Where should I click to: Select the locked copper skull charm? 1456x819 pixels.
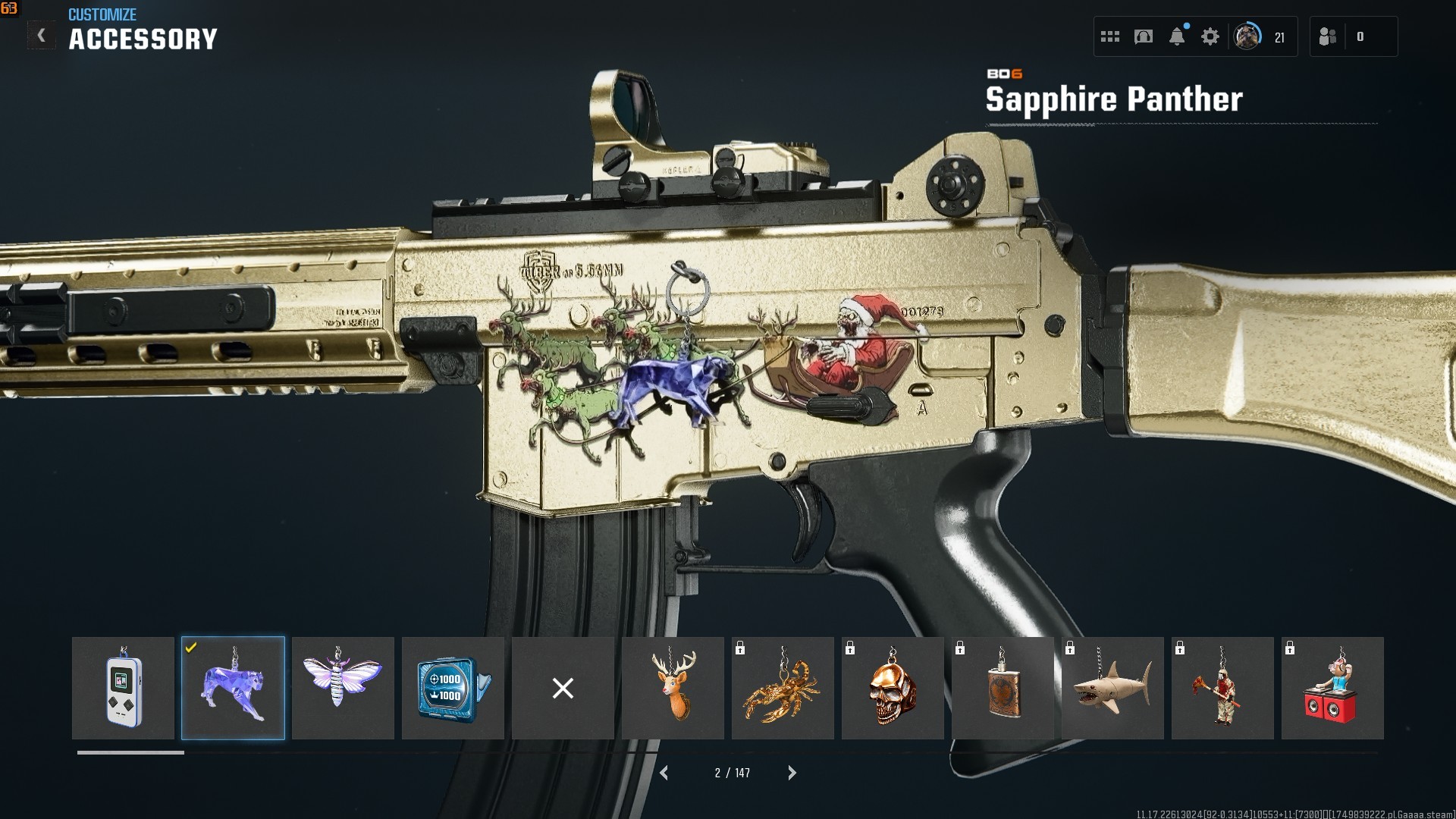pos(893,688)
